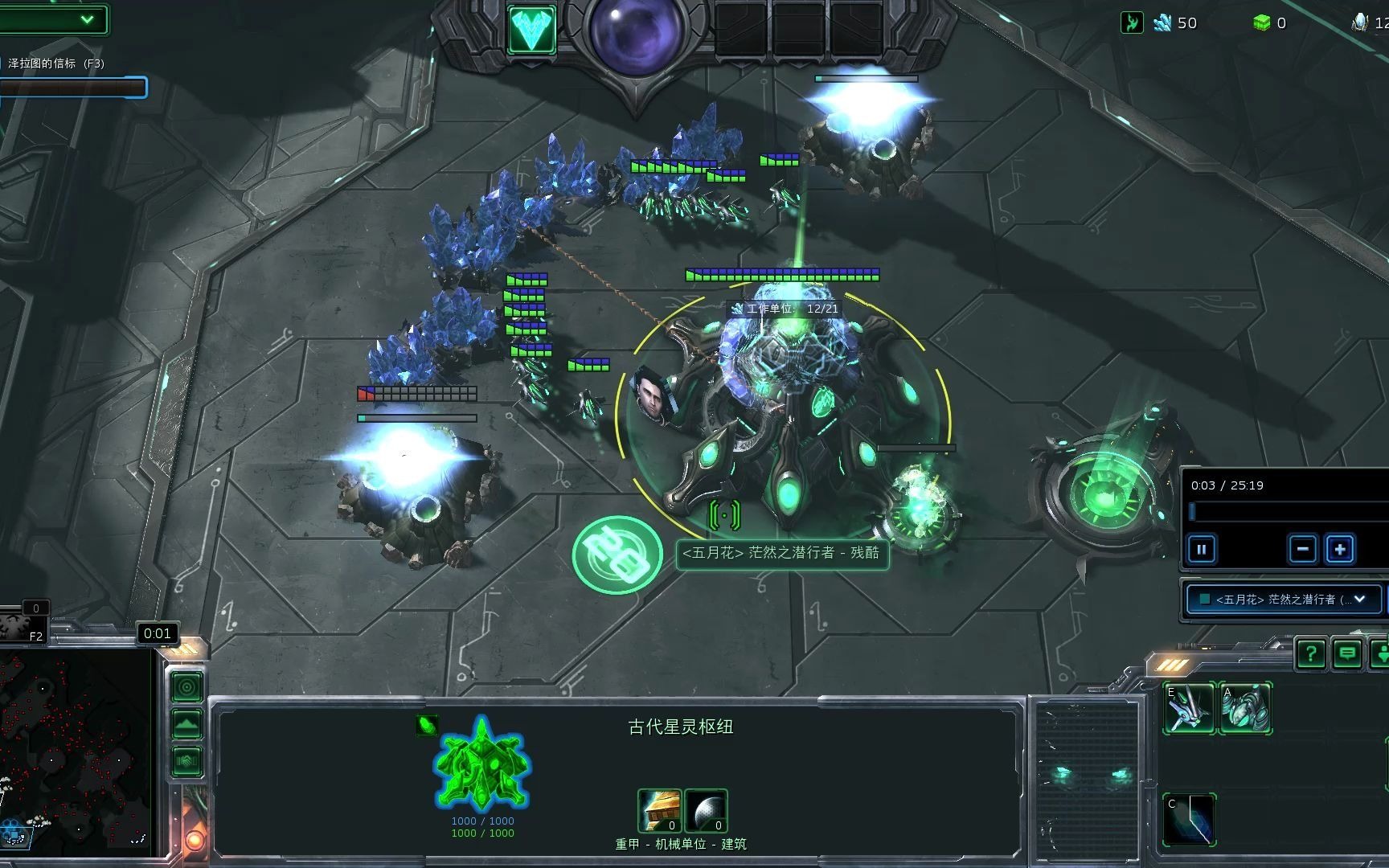
Task: Select all army units via F2 button
Action: [24, 626]
